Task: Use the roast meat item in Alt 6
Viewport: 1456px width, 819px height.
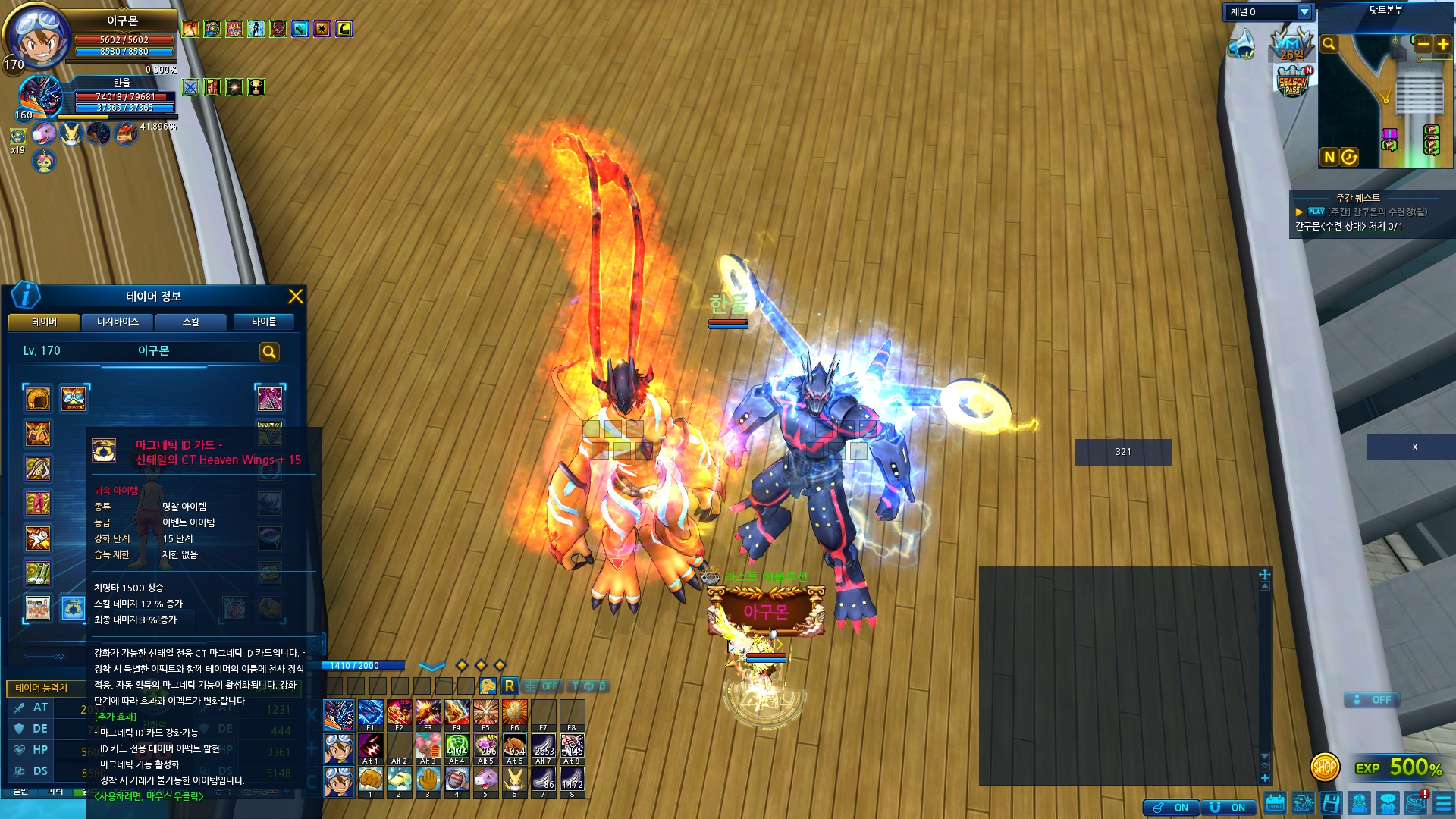Action: coord(514,748)
